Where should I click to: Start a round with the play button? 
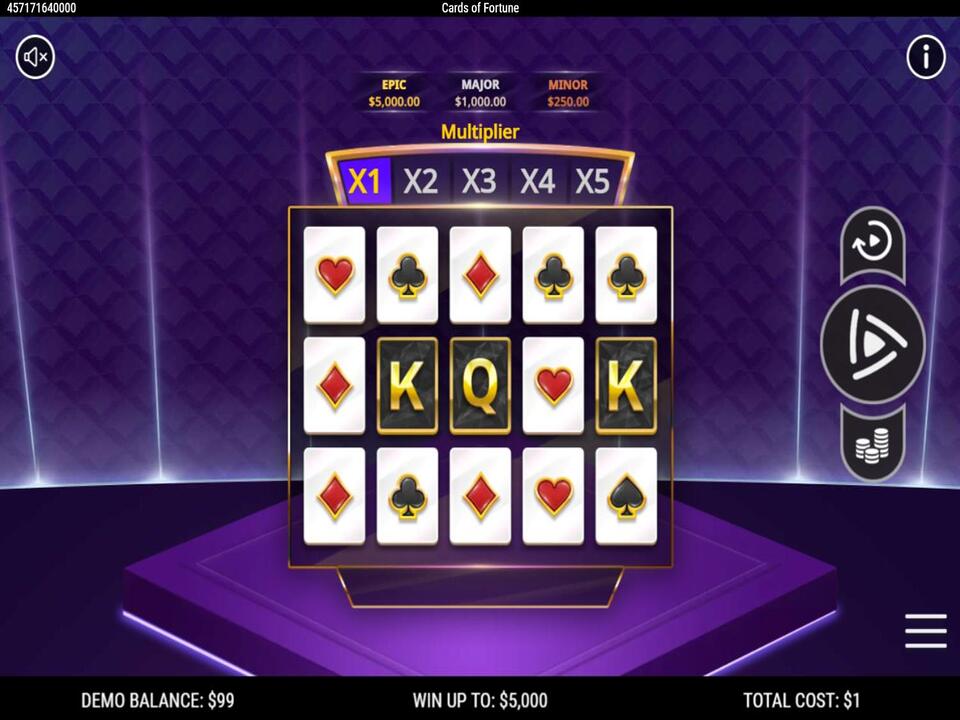point(872,344)
